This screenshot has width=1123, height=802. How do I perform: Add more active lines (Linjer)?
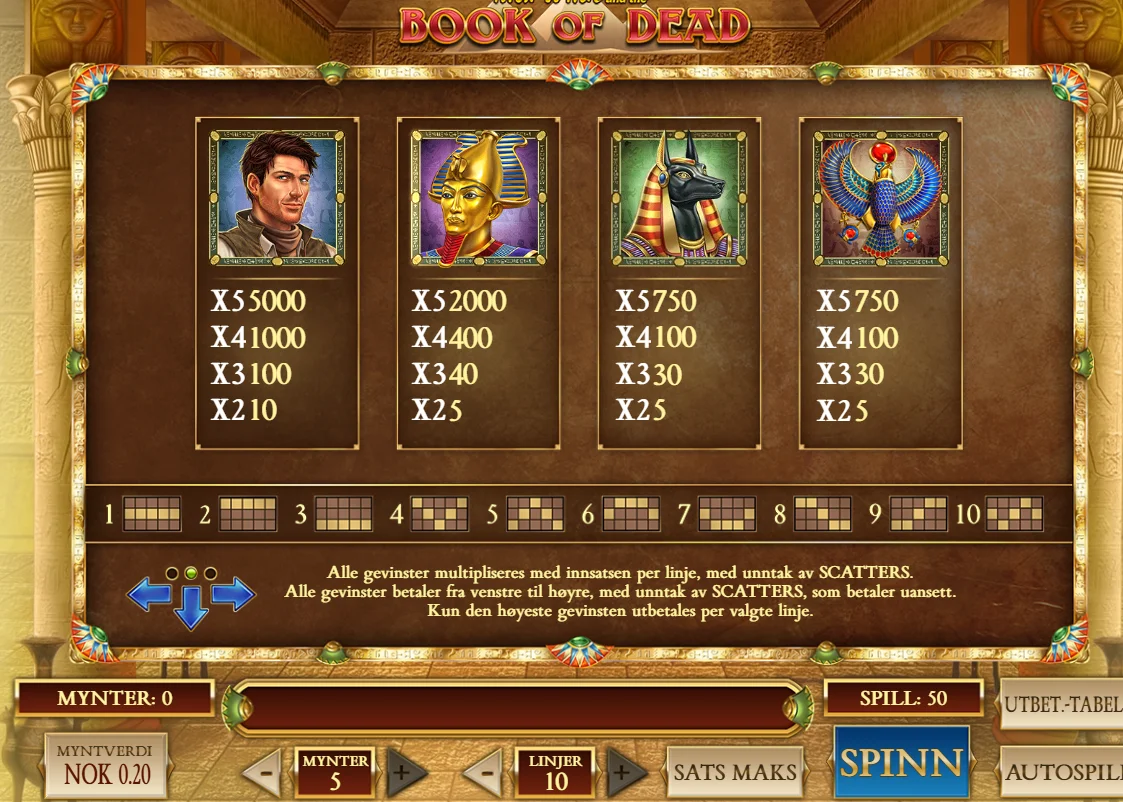627,772
